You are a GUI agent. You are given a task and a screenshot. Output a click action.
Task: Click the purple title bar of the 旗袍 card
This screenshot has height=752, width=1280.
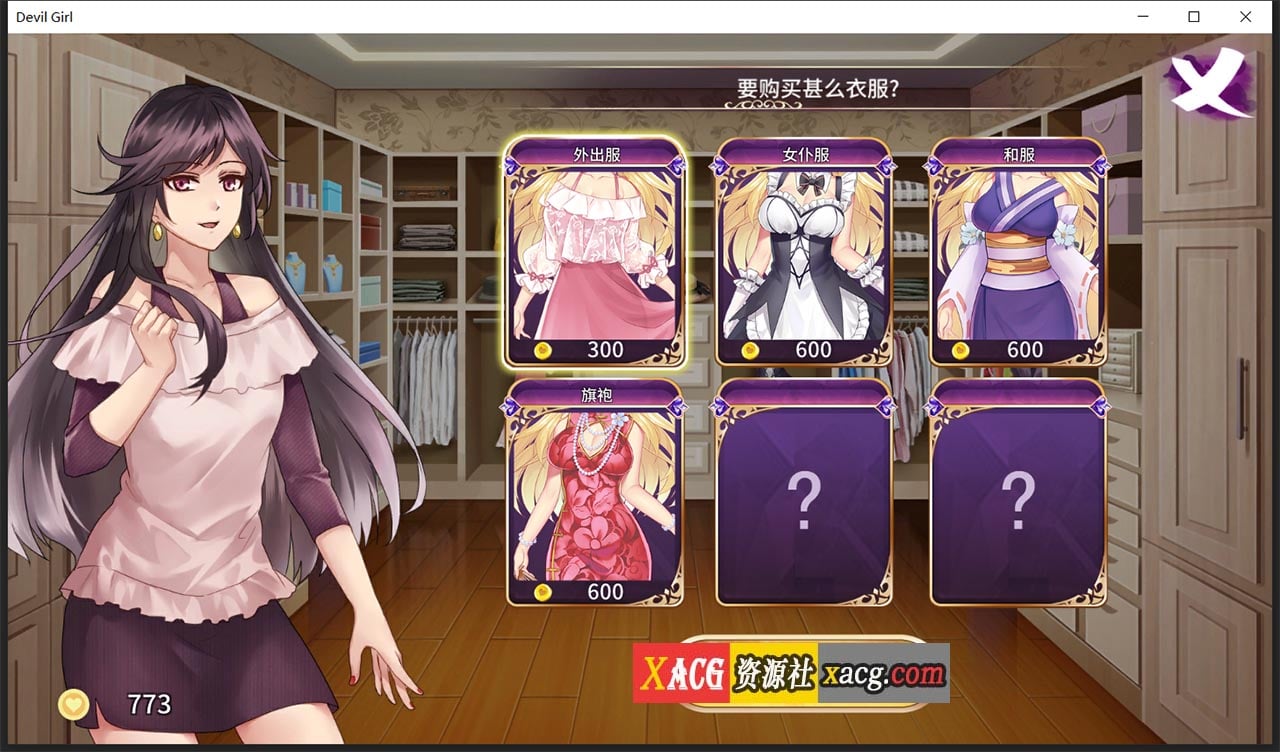click(x=597, y=396)
